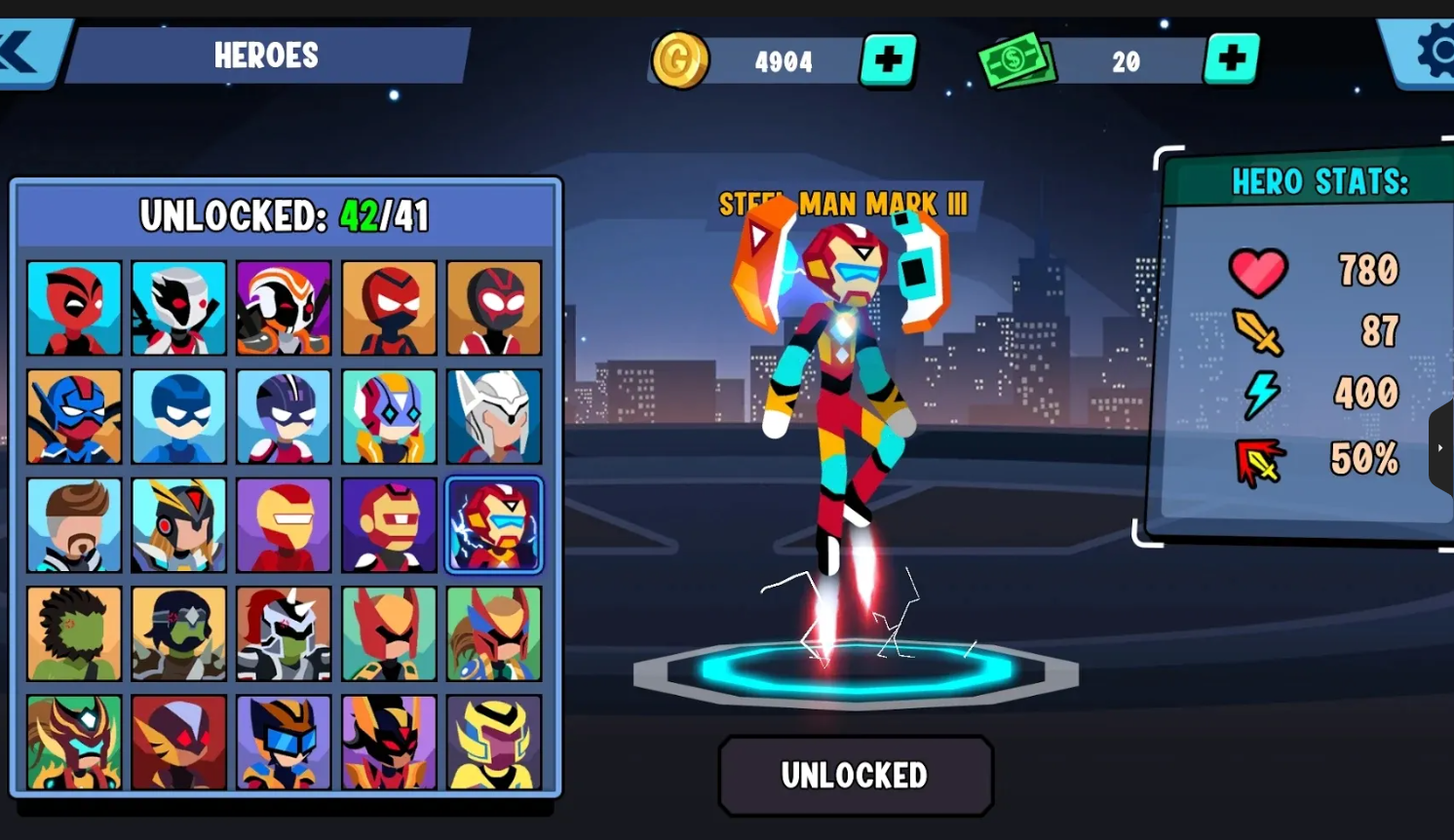Viewport: 1454px width, 840px height.
Task: Pick the green spiky-haired hulk hero portrait
Action: coord(74,633)
